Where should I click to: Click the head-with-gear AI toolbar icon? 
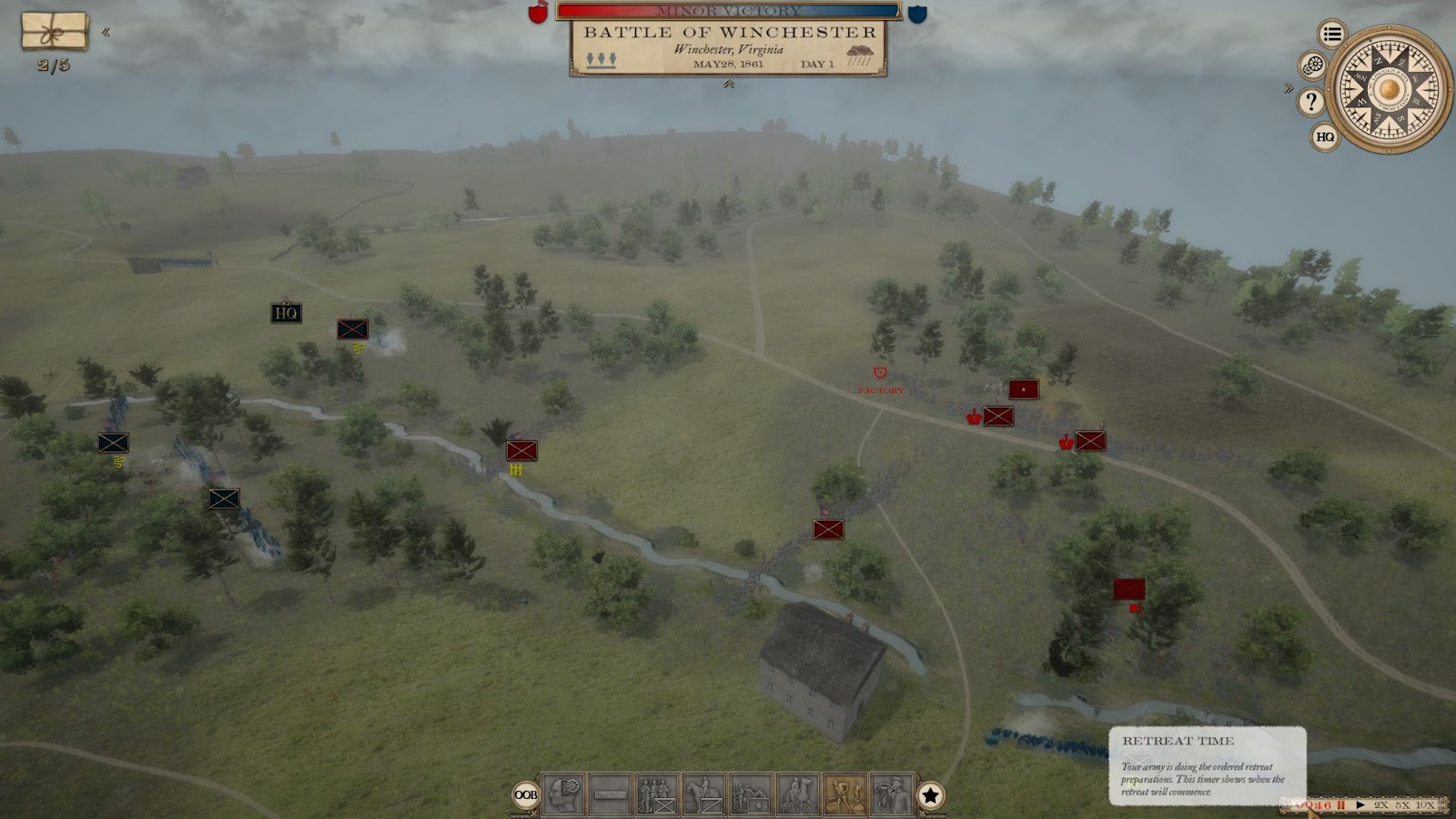(x=563, y=795)
